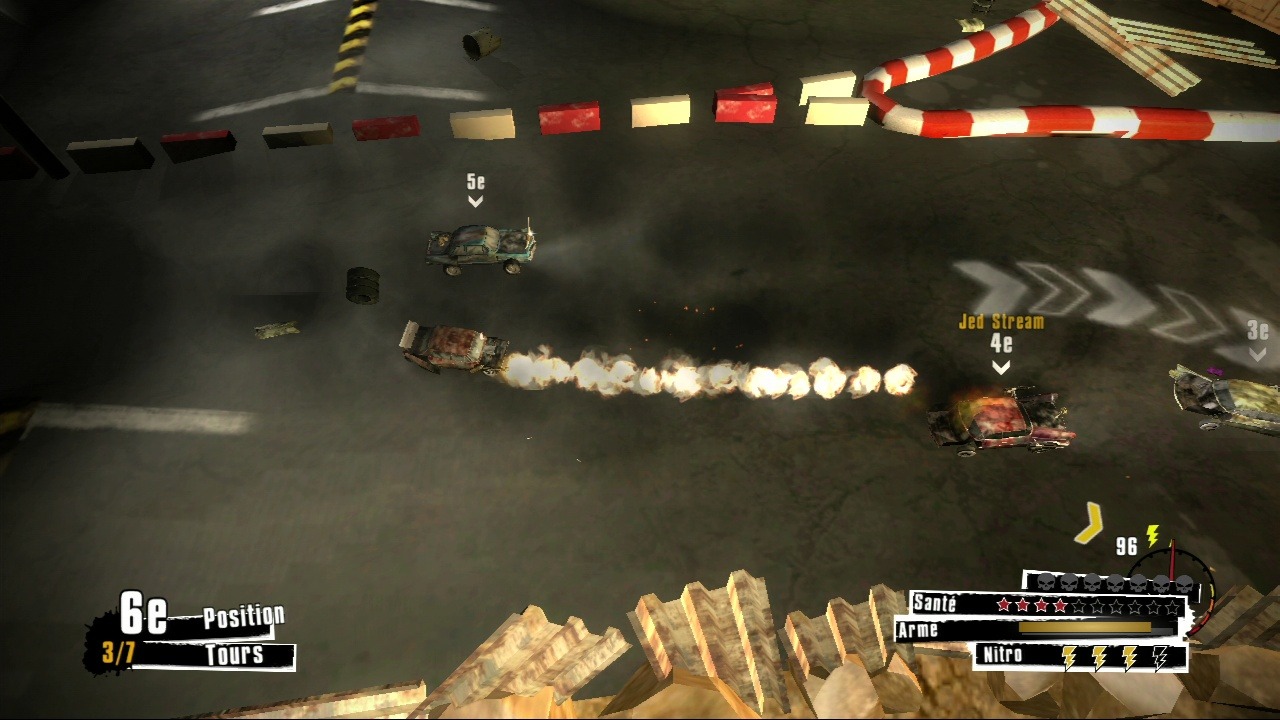Select the first filled Nitro lightning bolt

(1069, 656)
